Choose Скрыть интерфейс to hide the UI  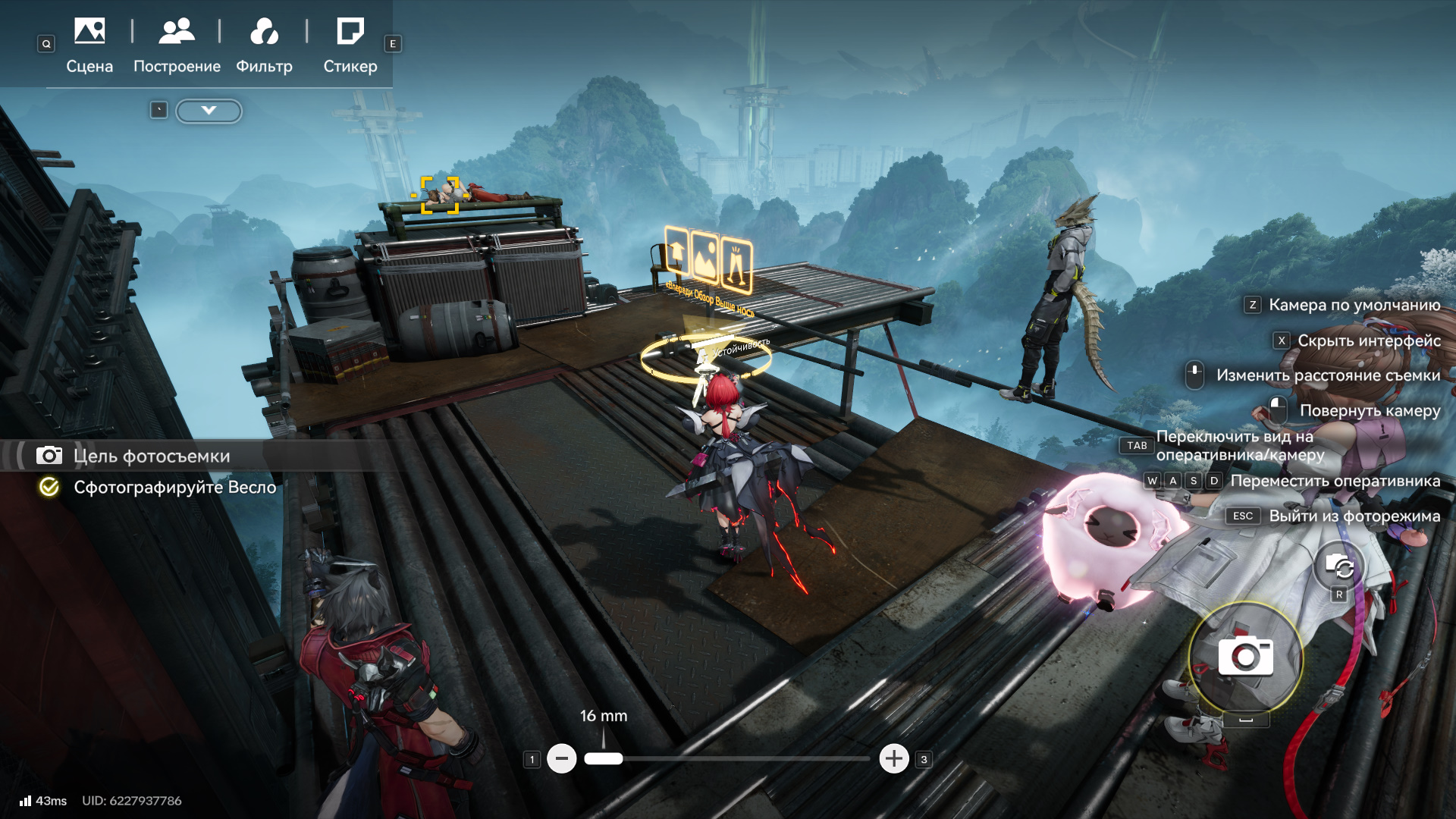pos(1368,340)
